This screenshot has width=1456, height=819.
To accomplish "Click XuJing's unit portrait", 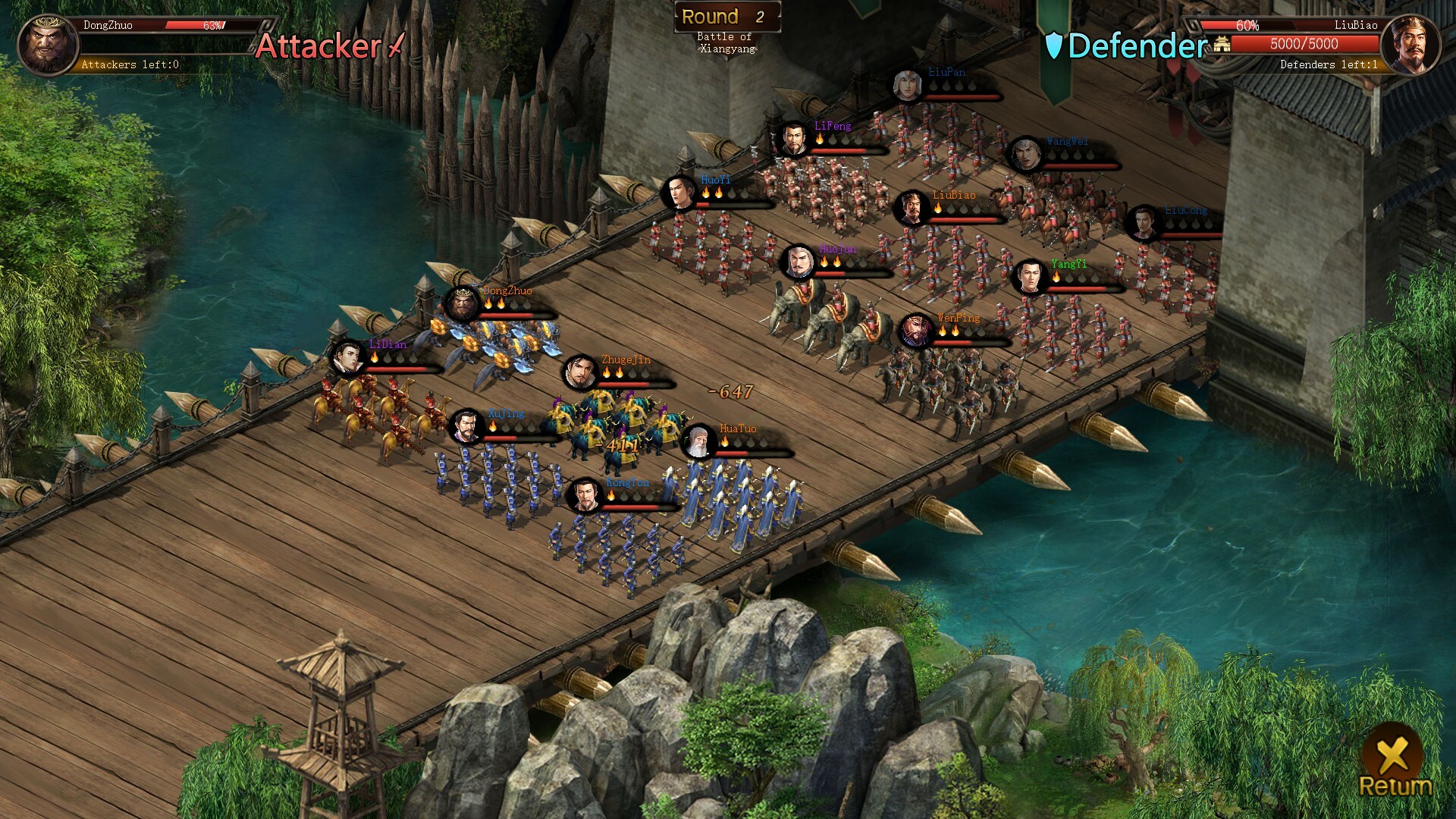I will click(x=466, y=427).
